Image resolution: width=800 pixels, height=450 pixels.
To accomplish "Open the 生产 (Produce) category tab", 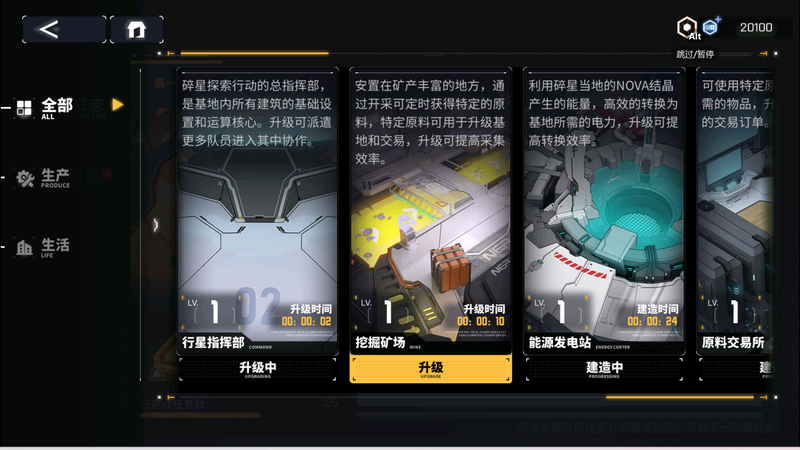I will point(45,178).
